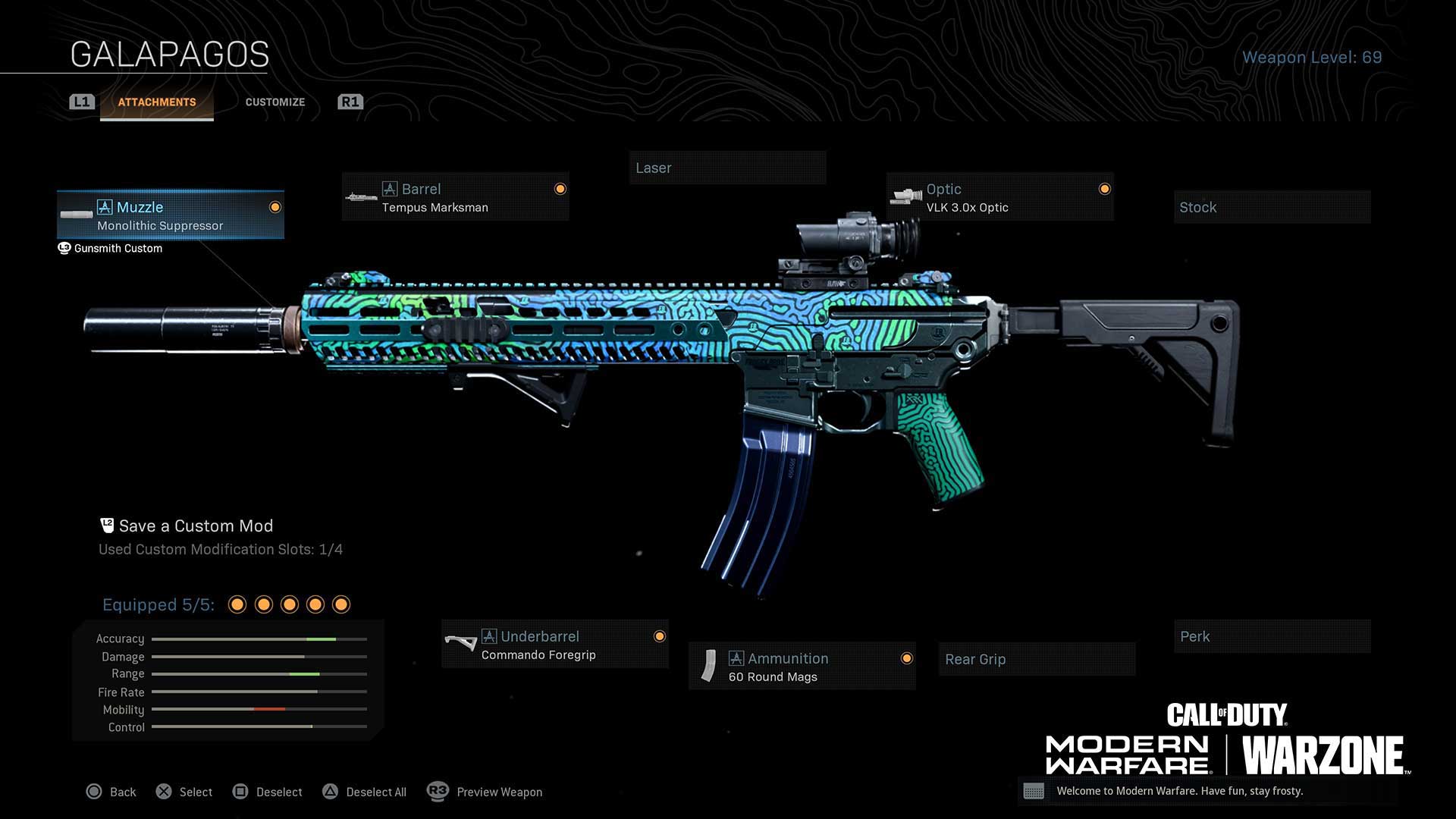This screenshot has width=1456, height=819.
Task: Open the Barrel Tempus Marksman slot
Action: click(455, 197)
